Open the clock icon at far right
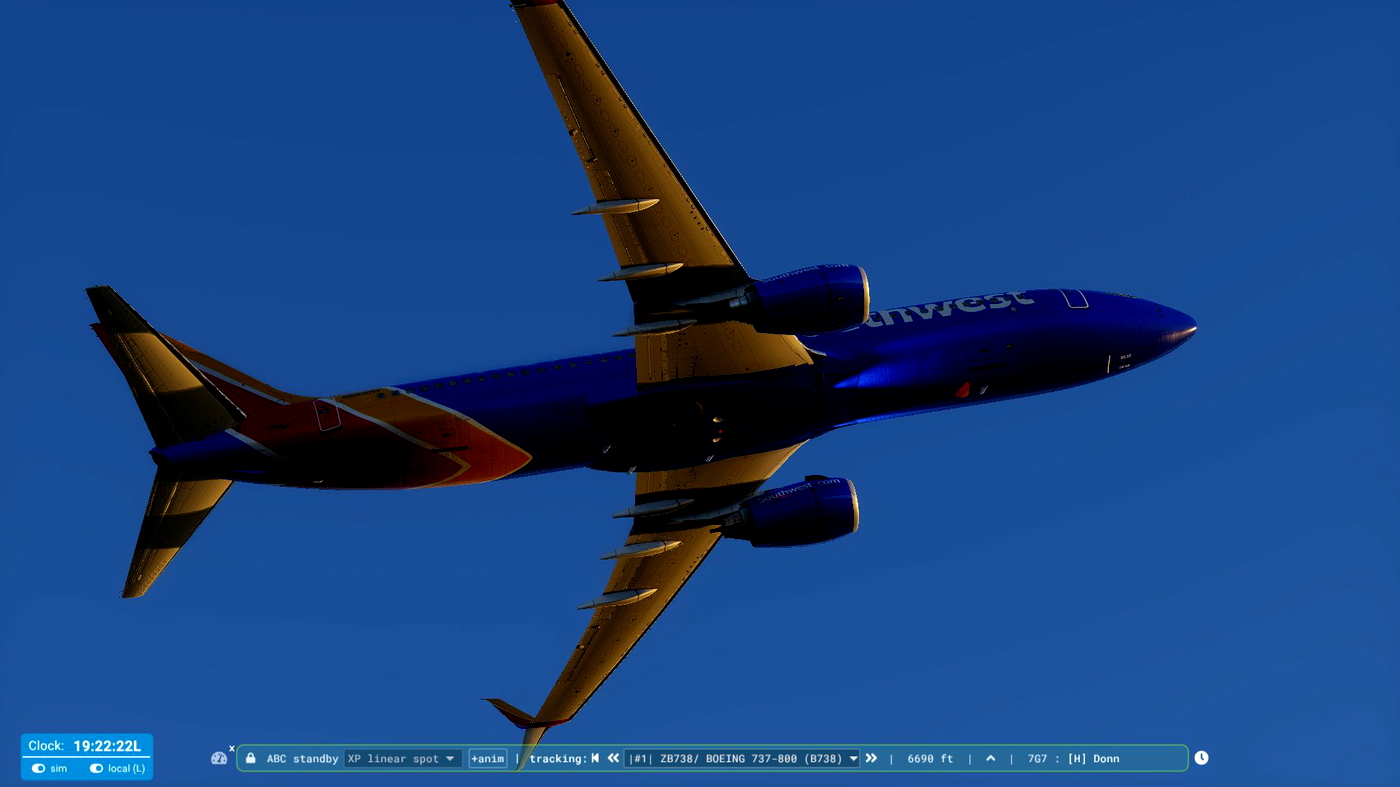Viewport: 1400px width, 787px height. (1200, 757)
